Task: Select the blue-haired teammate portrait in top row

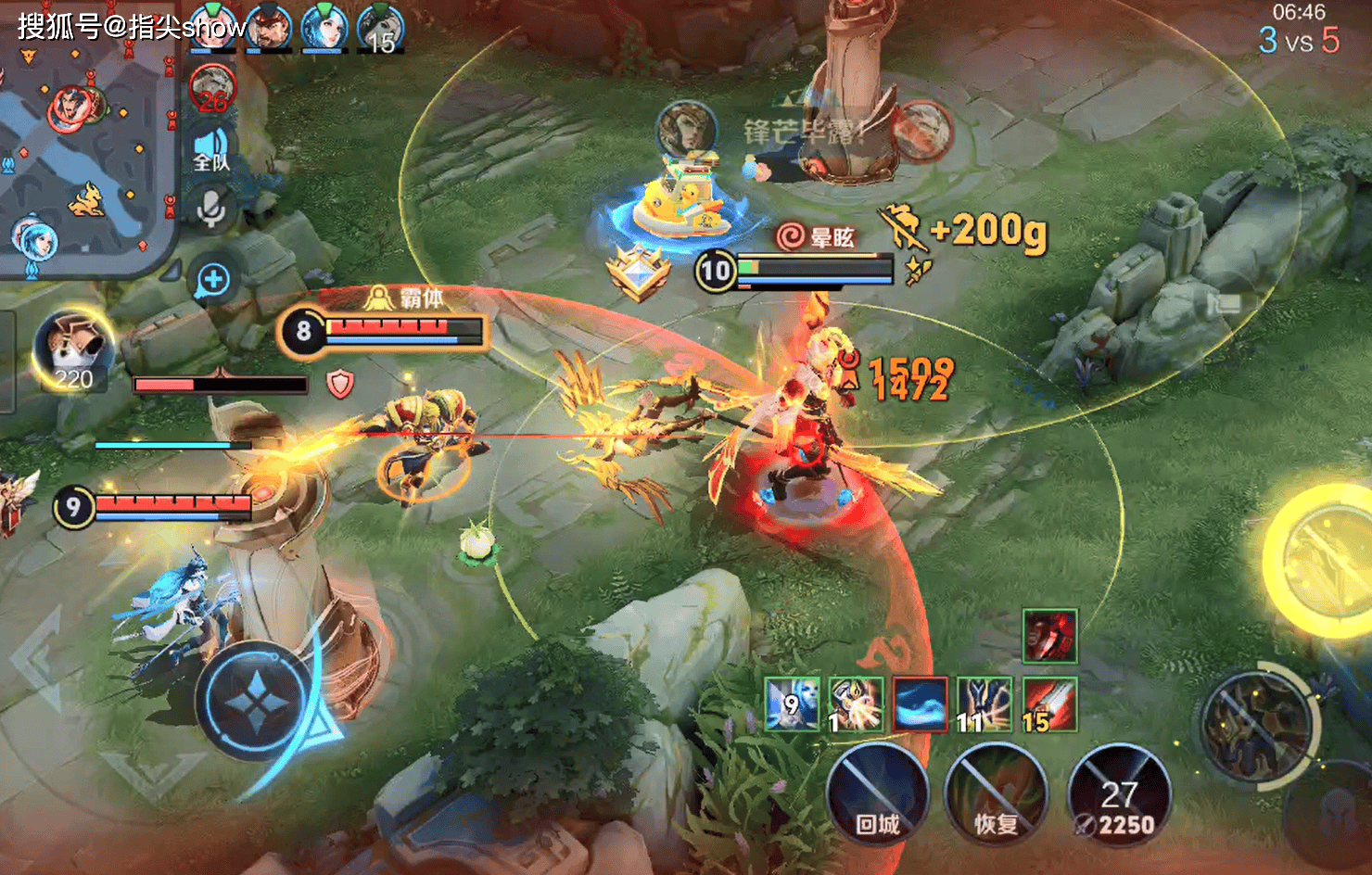Action: click(324, 26)
